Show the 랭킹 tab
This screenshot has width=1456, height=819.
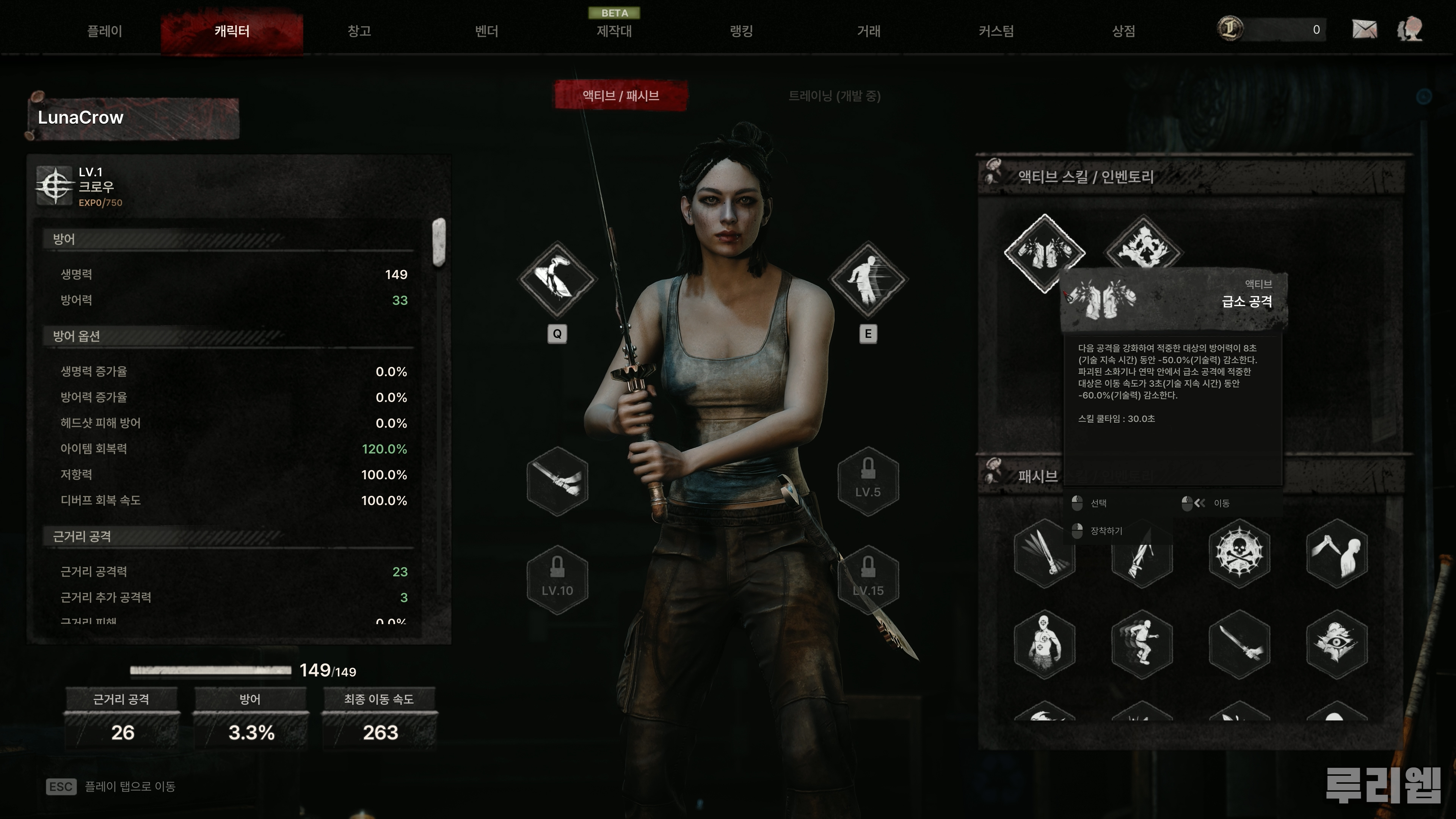742,31
